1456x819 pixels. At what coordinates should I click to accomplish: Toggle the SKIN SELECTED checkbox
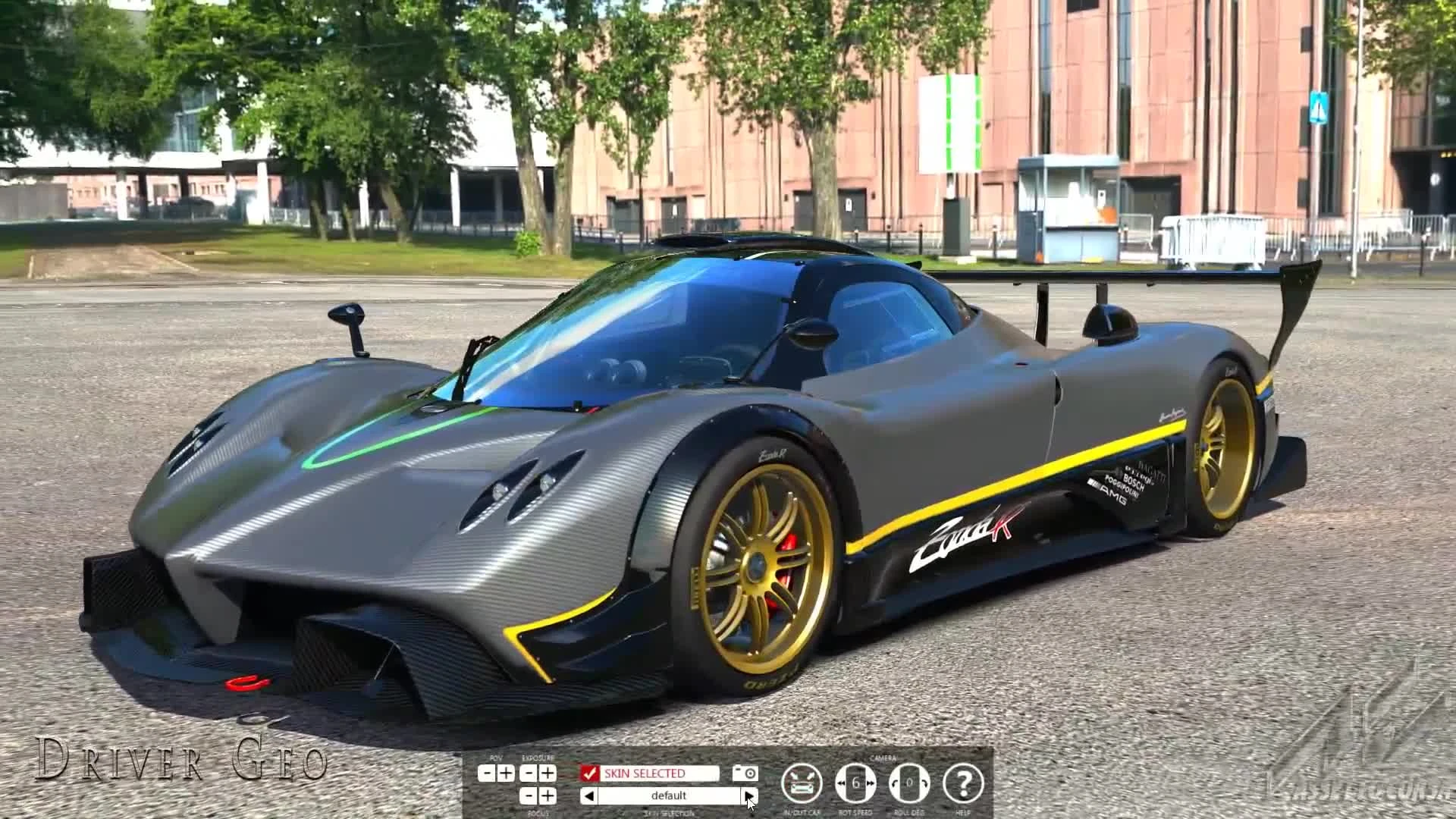click(591, 772)
